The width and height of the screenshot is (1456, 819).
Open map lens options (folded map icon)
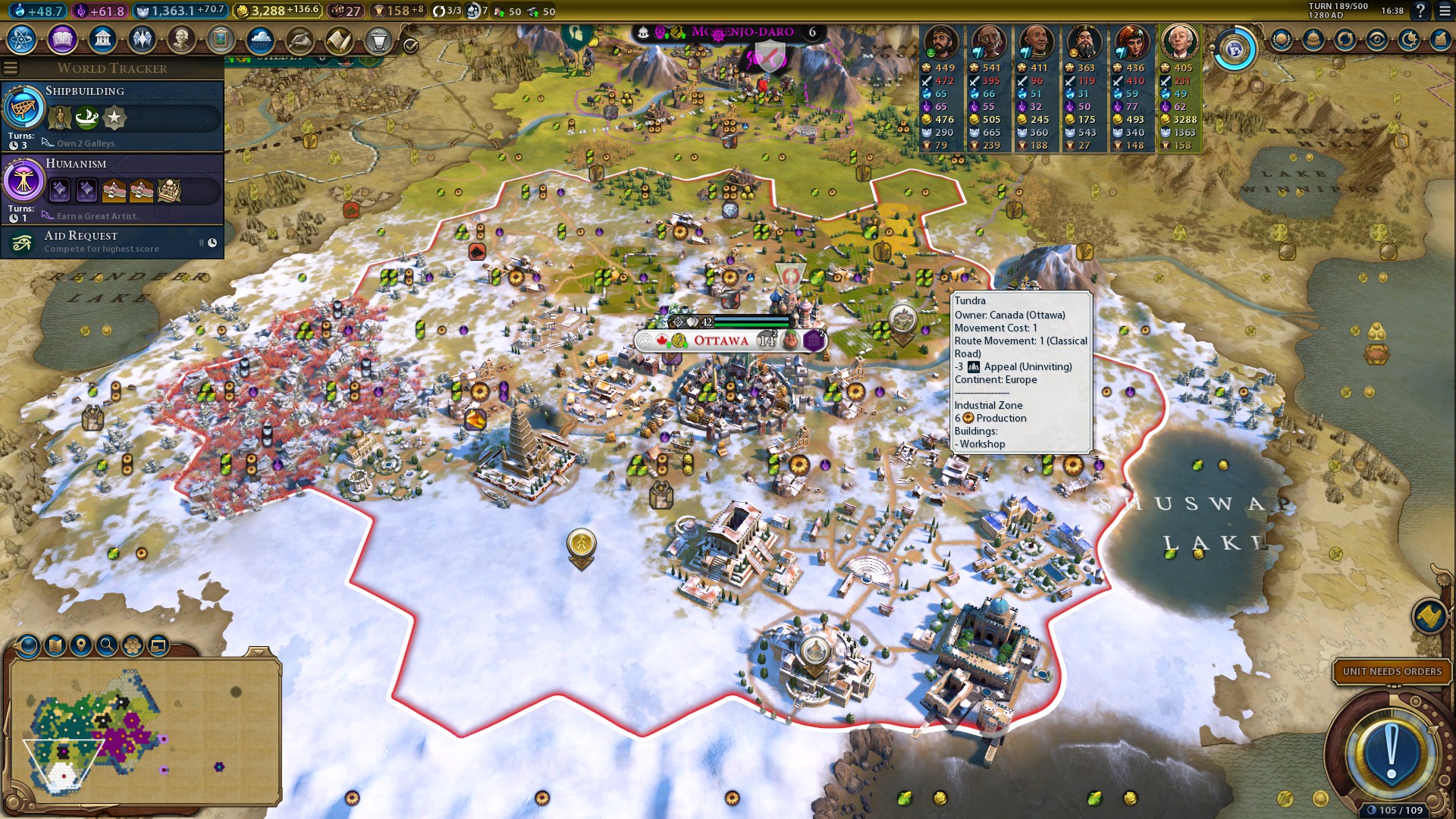click(55, 645)
